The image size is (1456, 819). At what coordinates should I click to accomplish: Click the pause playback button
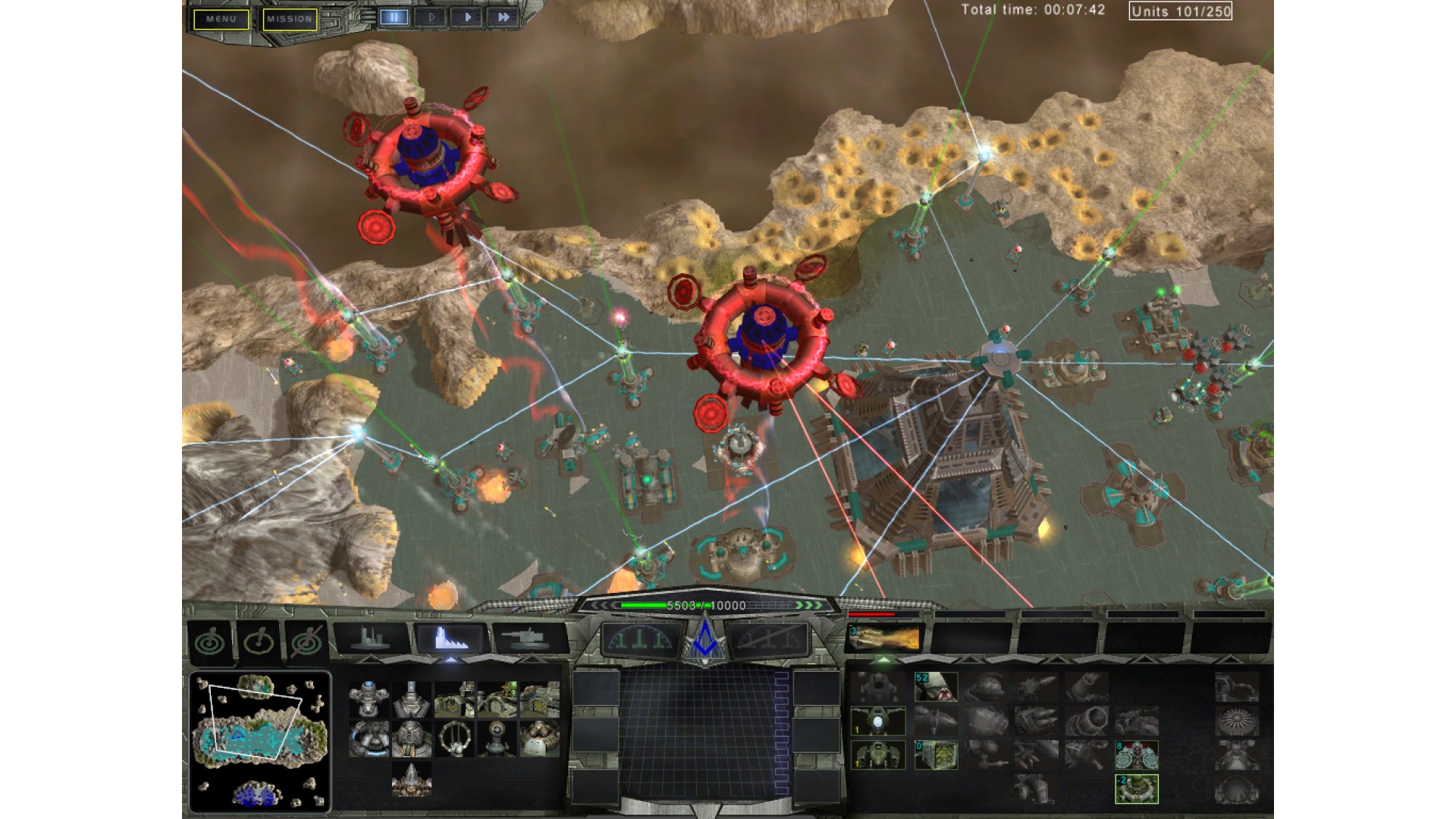click(394, 17)
